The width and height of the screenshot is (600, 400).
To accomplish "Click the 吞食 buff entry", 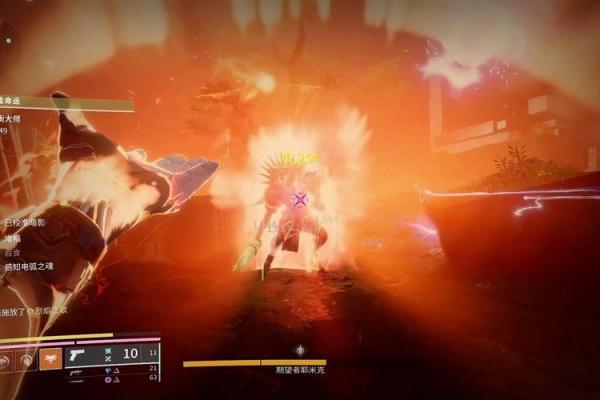I will (12, 252).
